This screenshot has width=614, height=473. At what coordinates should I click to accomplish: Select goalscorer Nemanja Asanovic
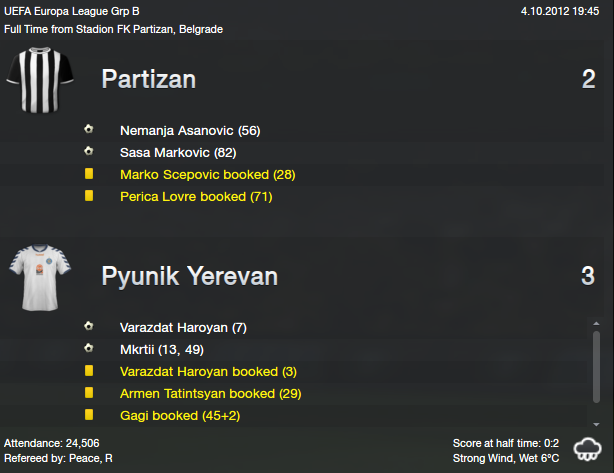point(190,131)
